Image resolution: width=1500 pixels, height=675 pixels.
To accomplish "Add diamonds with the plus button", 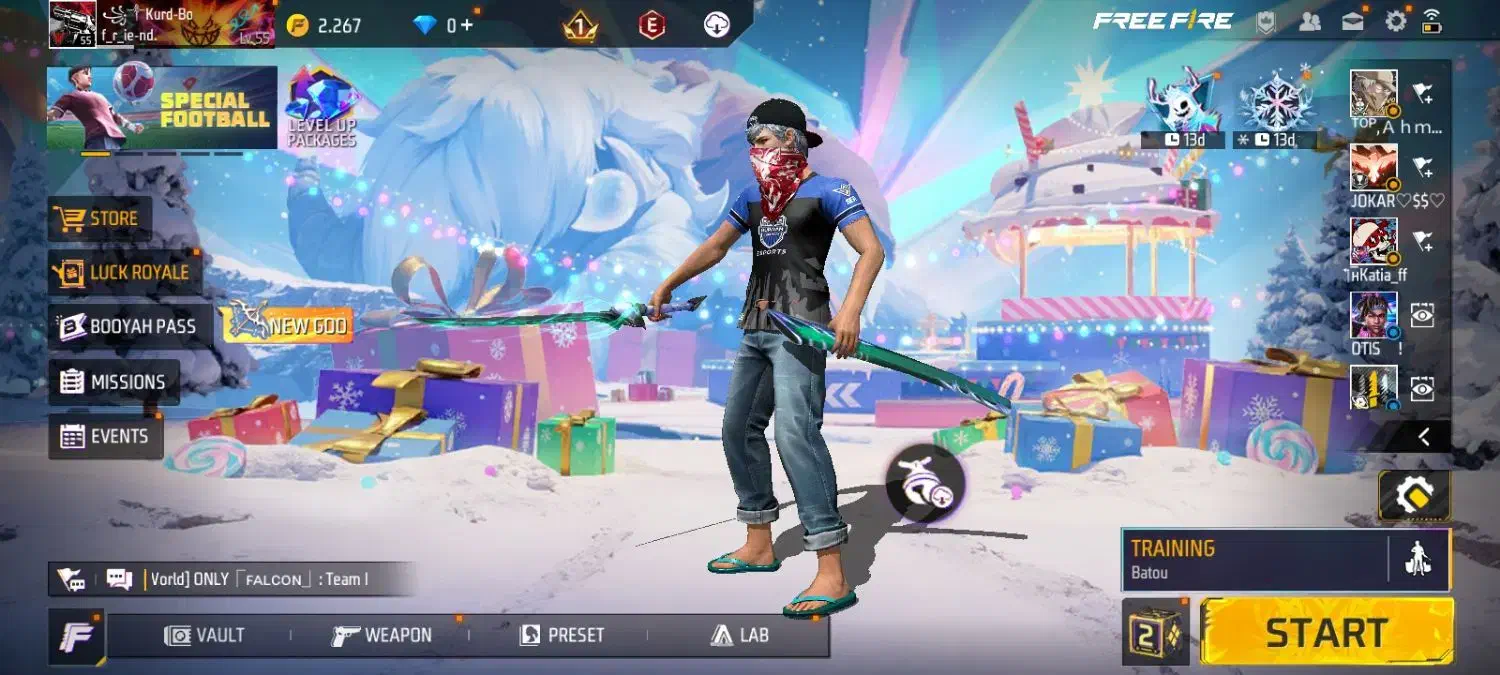I will pos(466,25).
